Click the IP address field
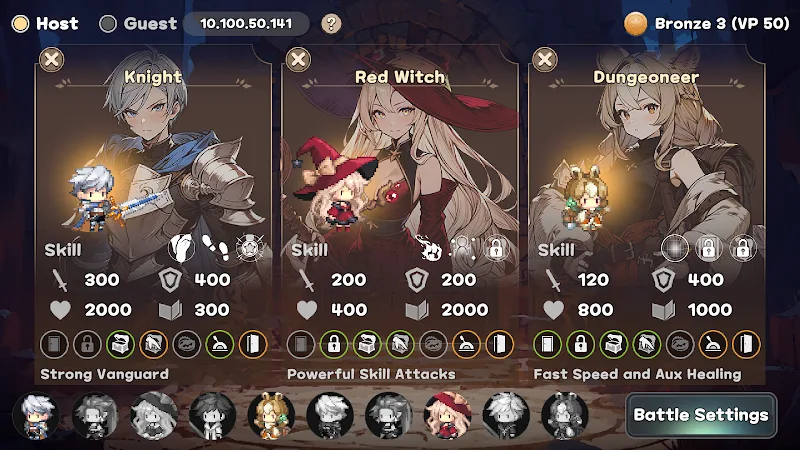This screenshot has width=800, height=450. tap(246, 23)
